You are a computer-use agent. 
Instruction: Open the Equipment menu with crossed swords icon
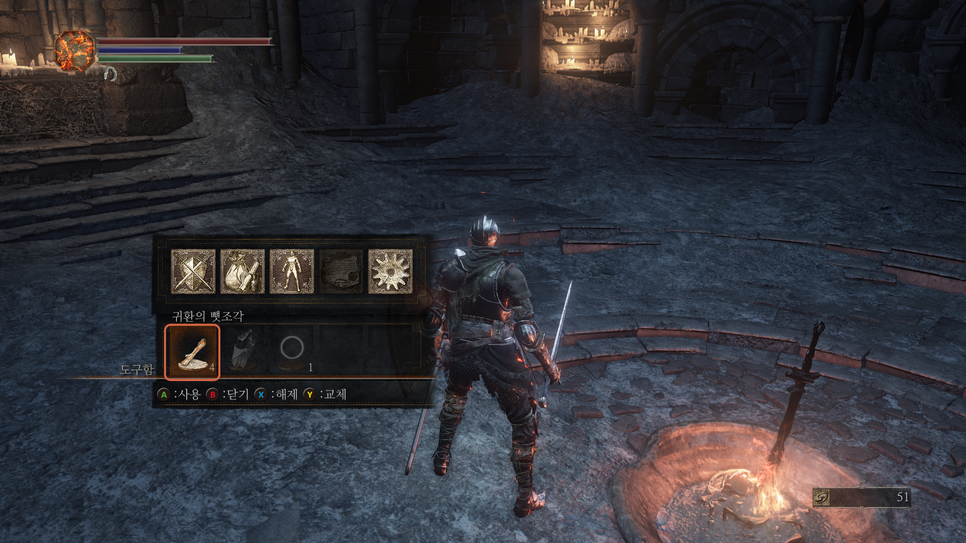coord(193,272)
